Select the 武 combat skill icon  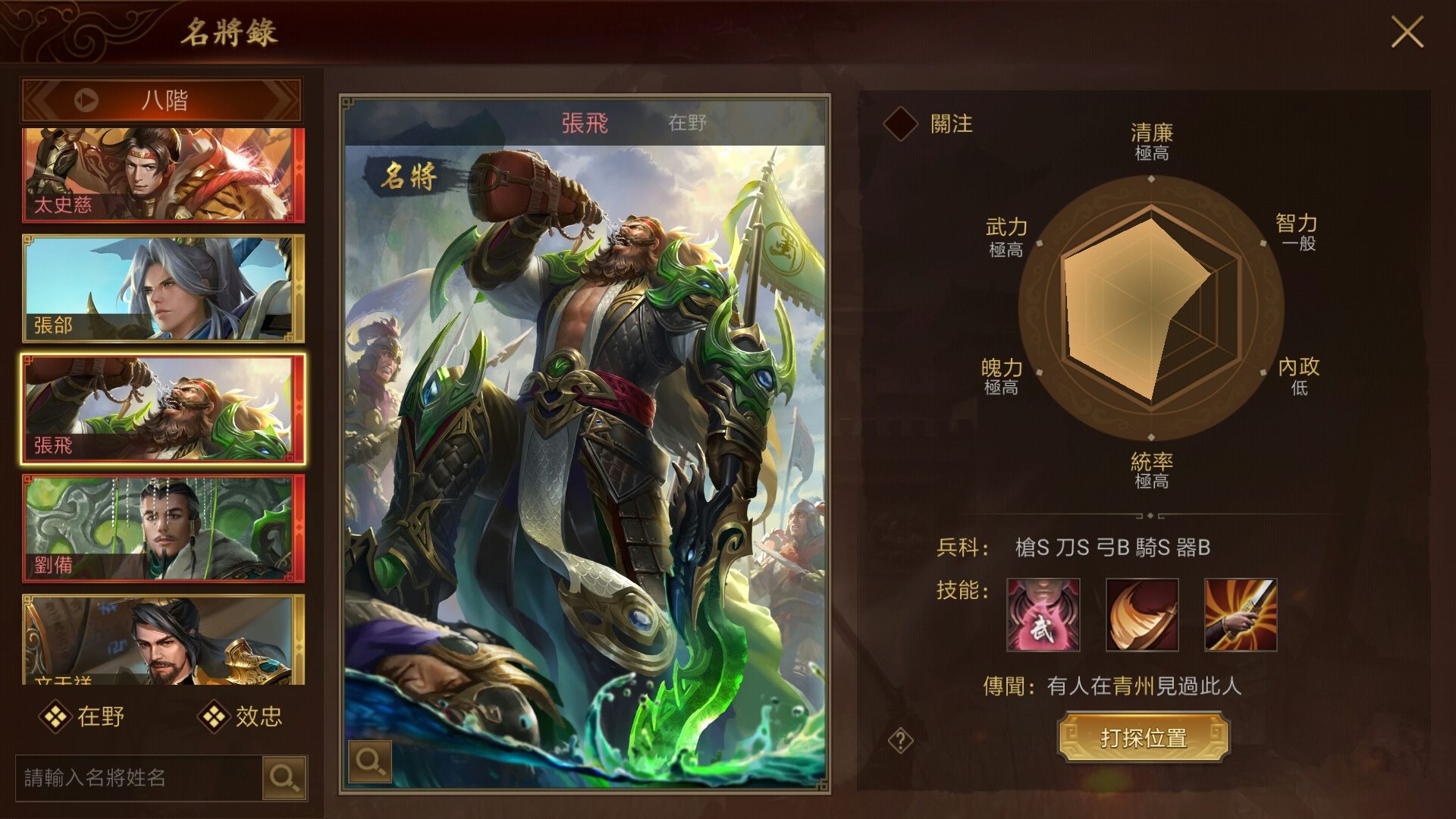tap(1042, 616)
